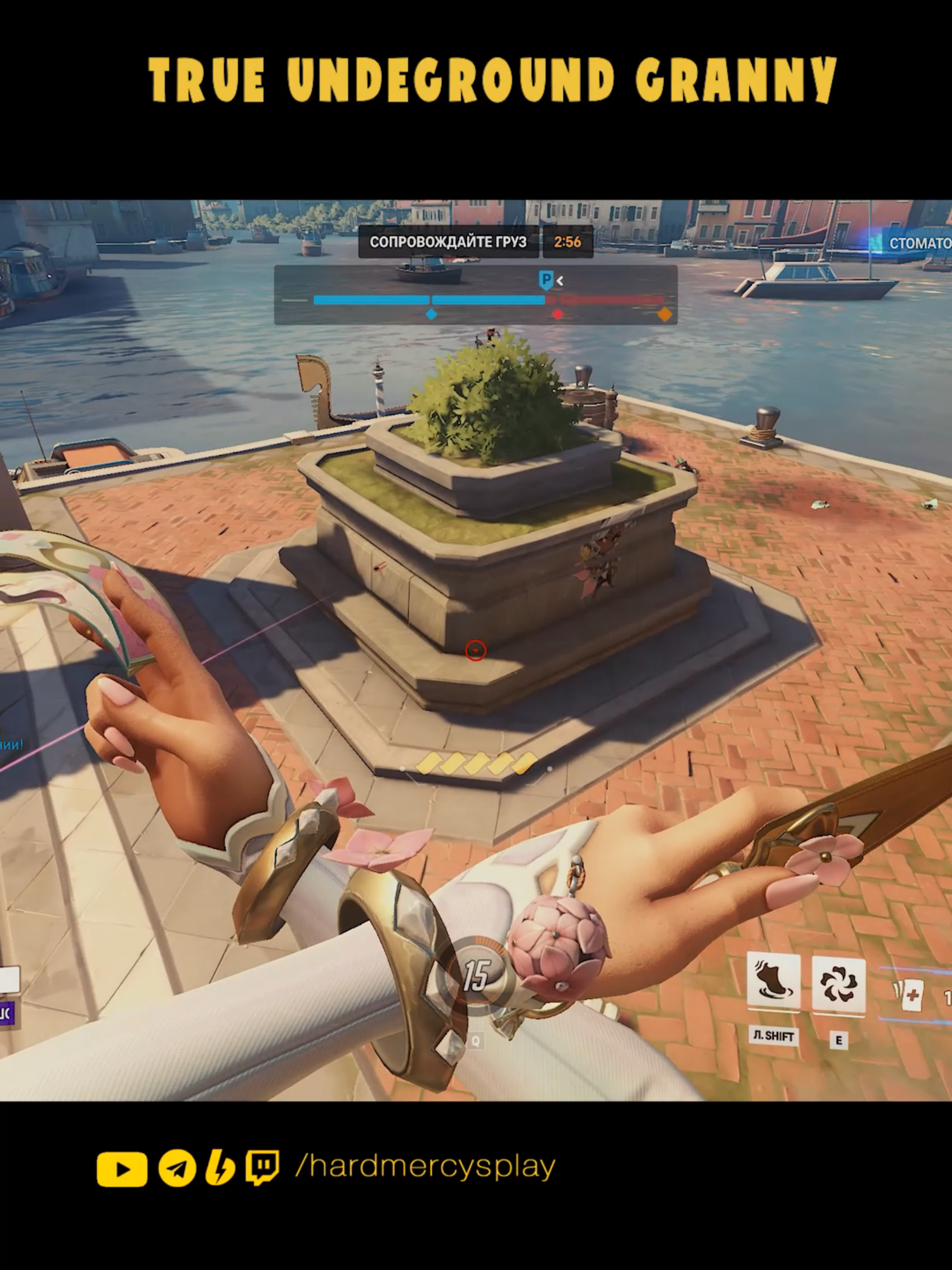
Task: Click the red crosshair reticle at screen center
Action: pos(477,650)
